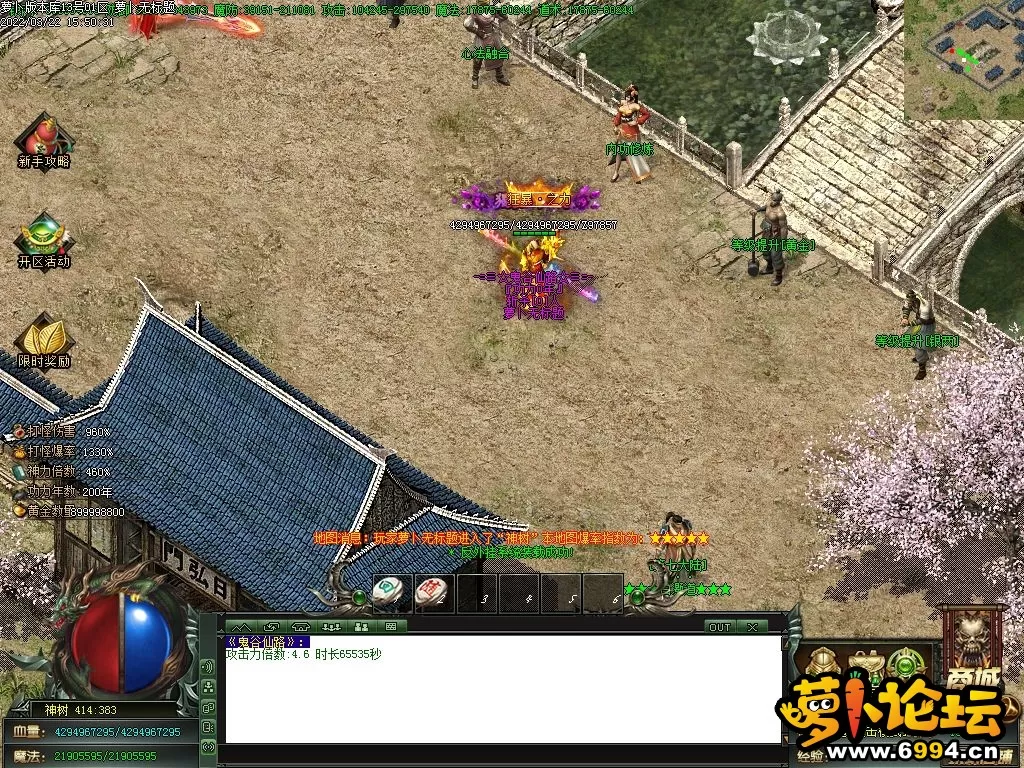Viewport: 1024px width, 768px height.
Task: Close the chat panel with X button
Action: 752,627
